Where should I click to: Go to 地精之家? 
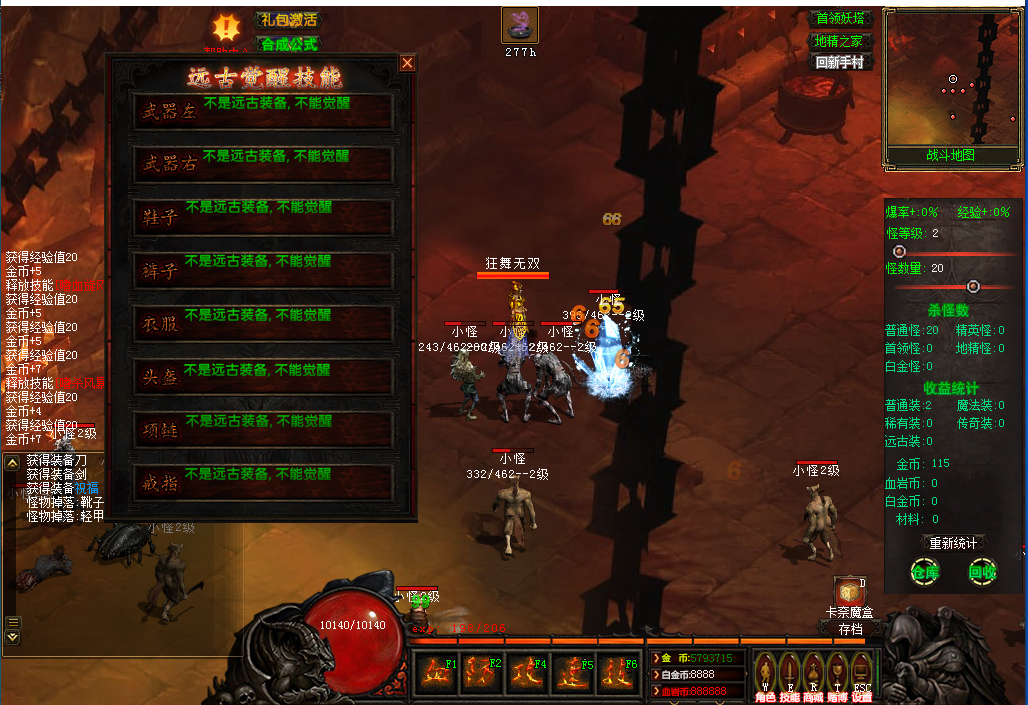(842, 41)
